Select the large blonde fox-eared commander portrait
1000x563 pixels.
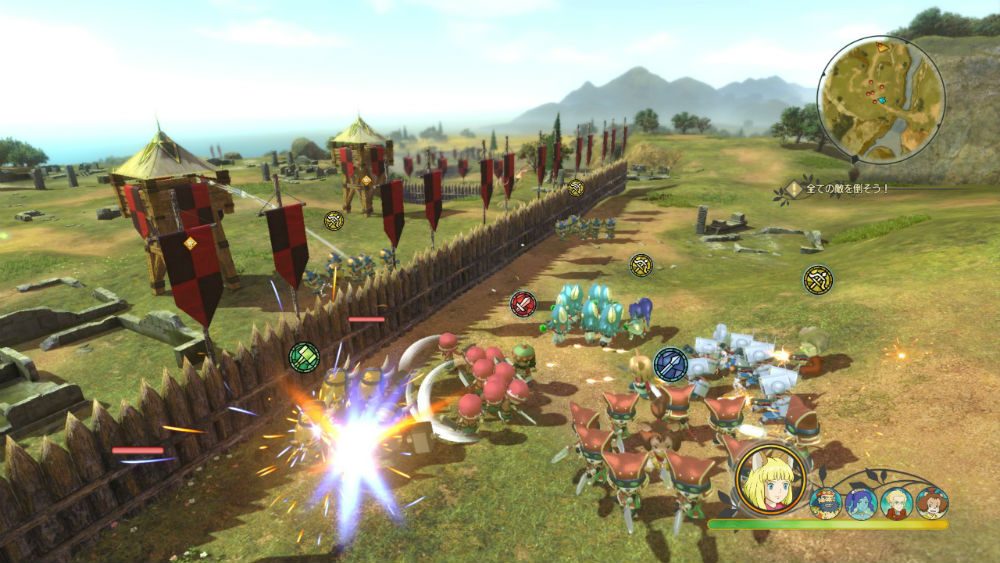coord(771,479)
